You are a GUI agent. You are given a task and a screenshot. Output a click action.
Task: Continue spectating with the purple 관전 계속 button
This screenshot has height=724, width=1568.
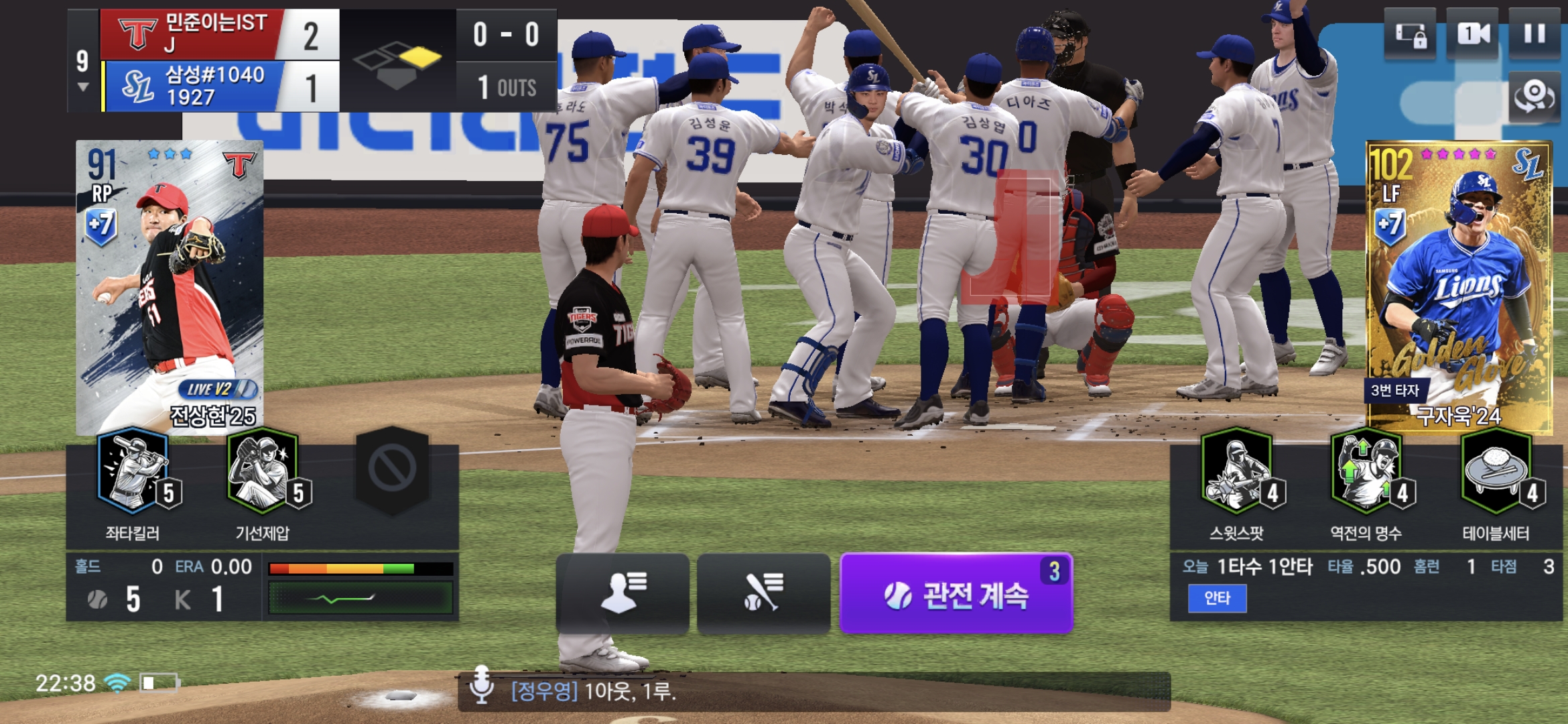tap(956, 594)
